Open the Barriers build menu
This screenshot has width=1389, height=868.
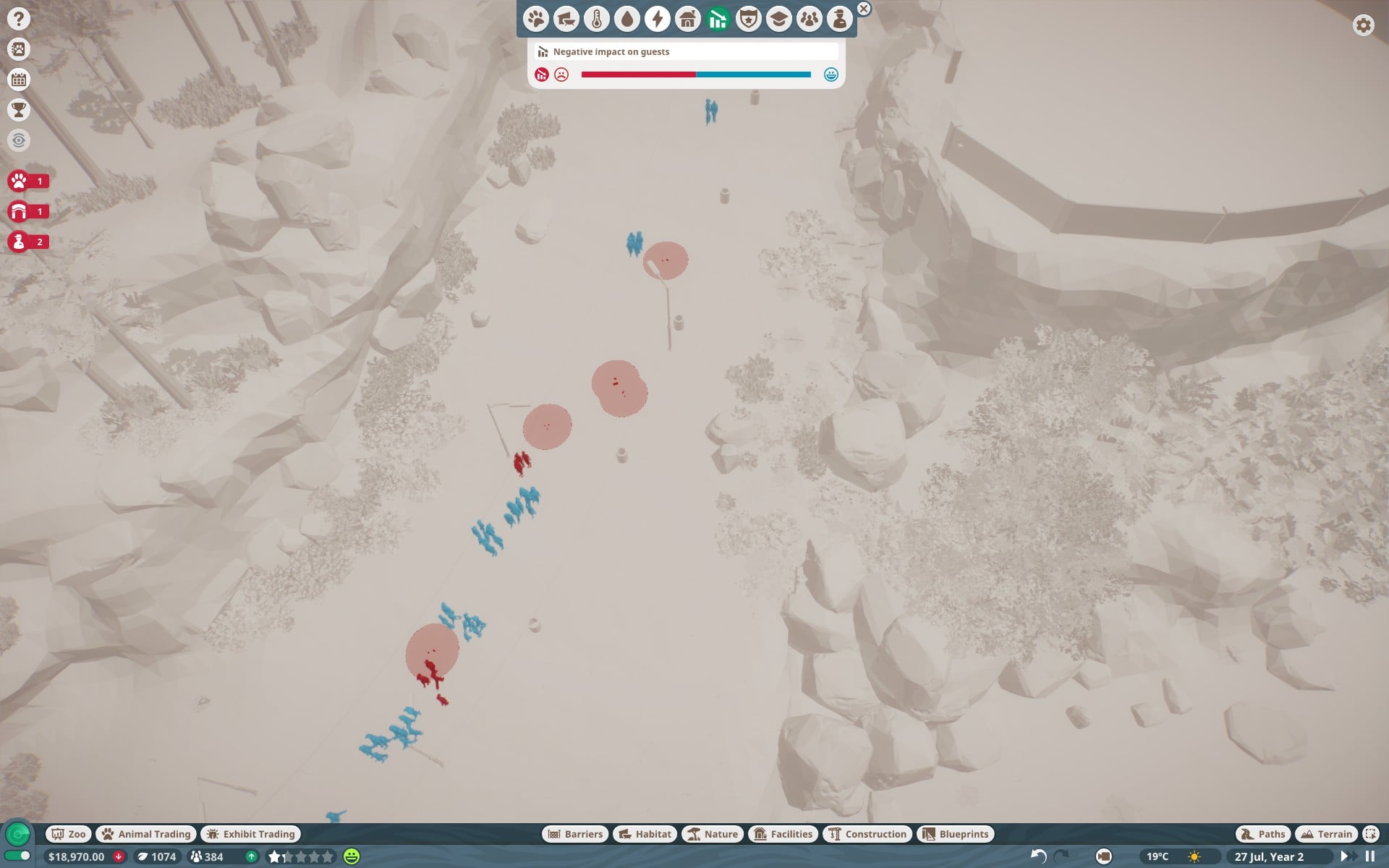coord(575,834)
